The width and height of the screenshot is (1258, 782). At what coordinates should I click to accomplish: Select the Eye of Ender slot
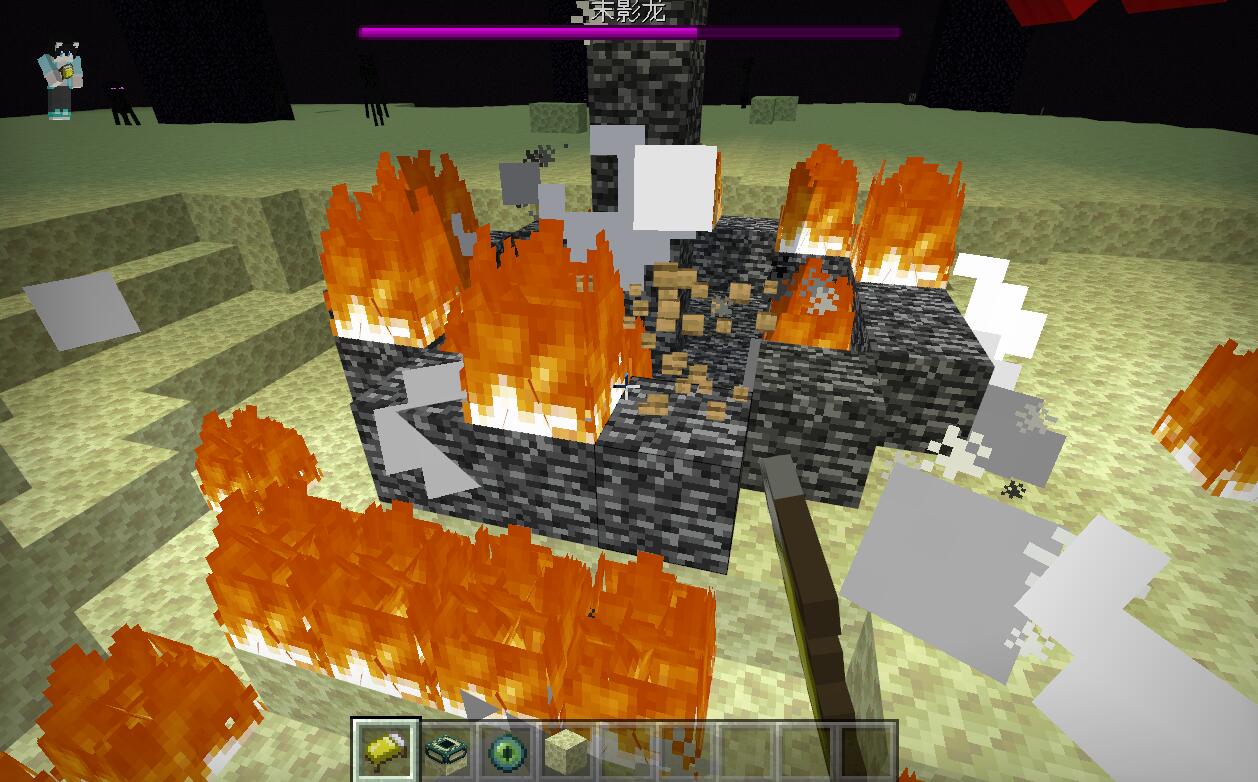point(508,749)
